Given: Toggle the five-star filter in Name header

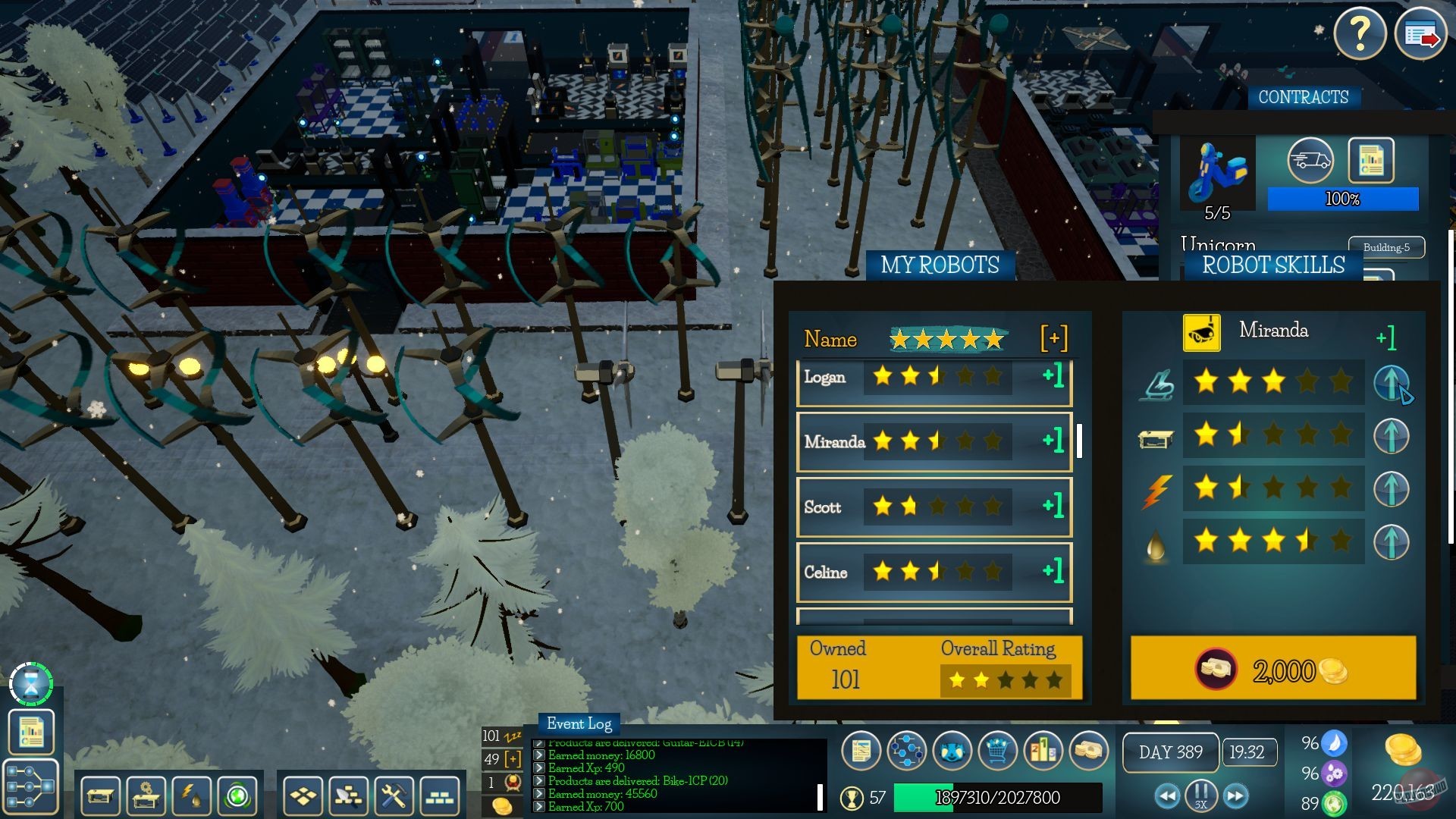Looking at the screenshot, I should point(948,339).
